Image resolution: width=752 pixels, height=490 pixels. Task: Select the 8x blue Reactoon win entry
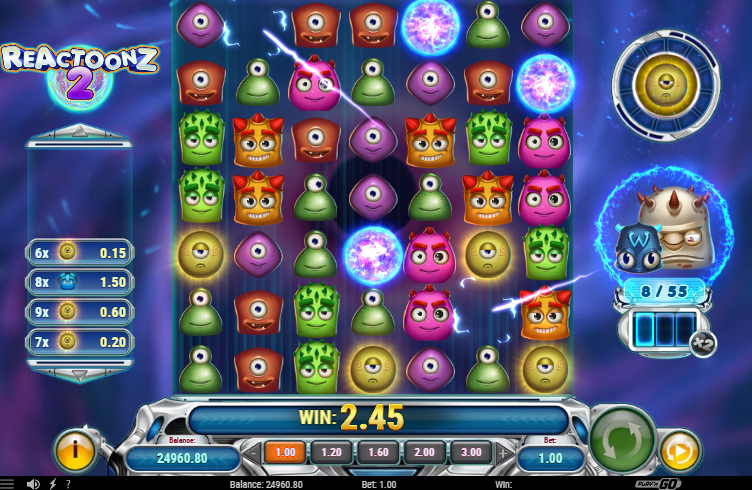(78, 282)
